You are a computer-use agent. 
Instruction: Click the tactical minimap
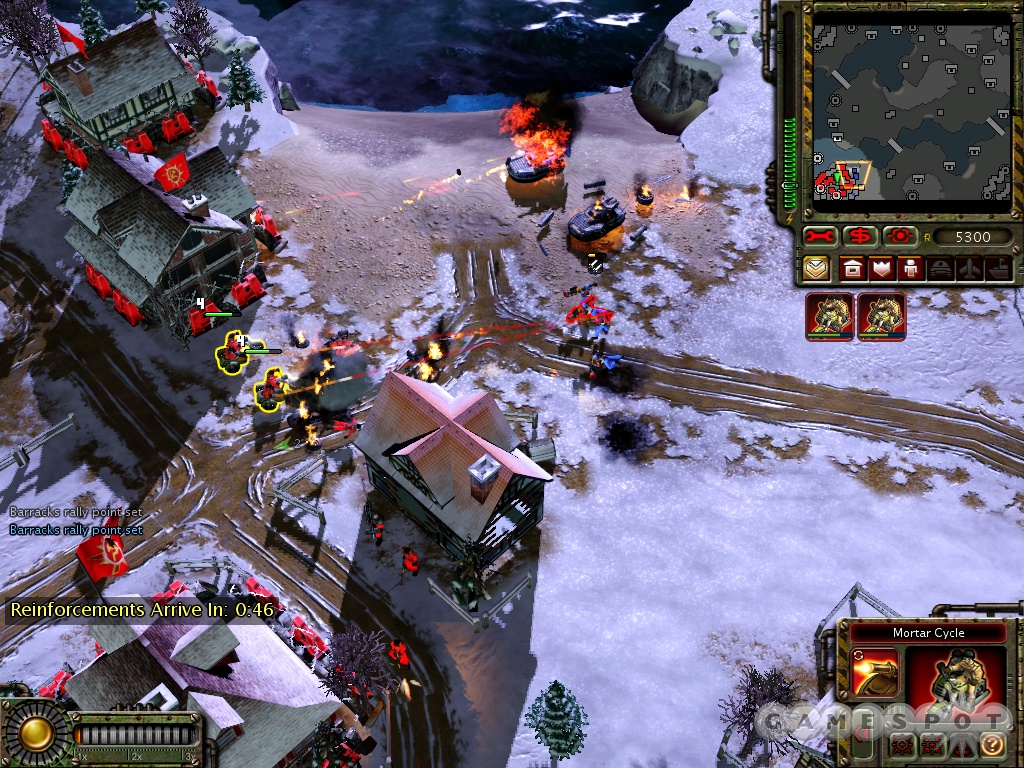point(910,108)
